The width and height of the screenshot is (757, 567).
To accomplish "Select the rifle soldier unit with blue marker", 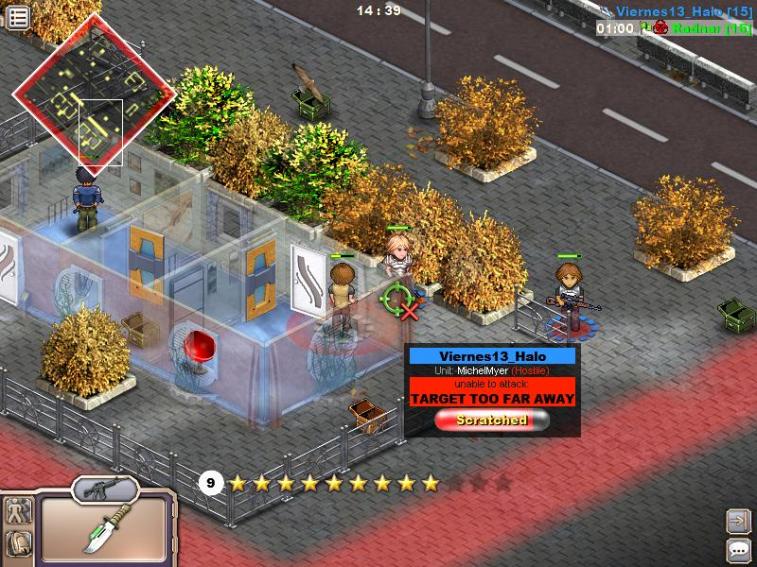I will tap(571, 292).
